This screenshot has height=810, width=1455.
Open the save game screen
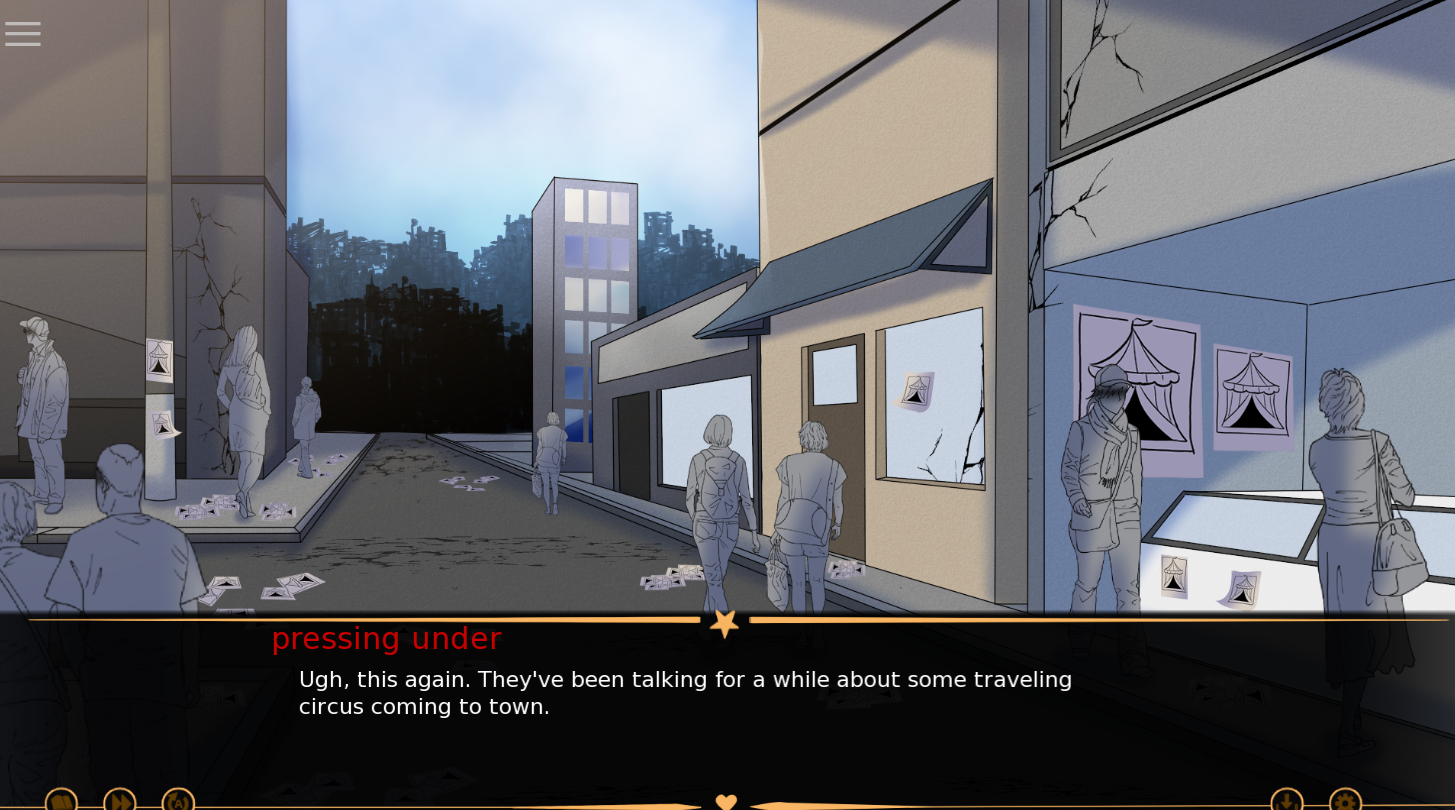(x=1287, y=802)
